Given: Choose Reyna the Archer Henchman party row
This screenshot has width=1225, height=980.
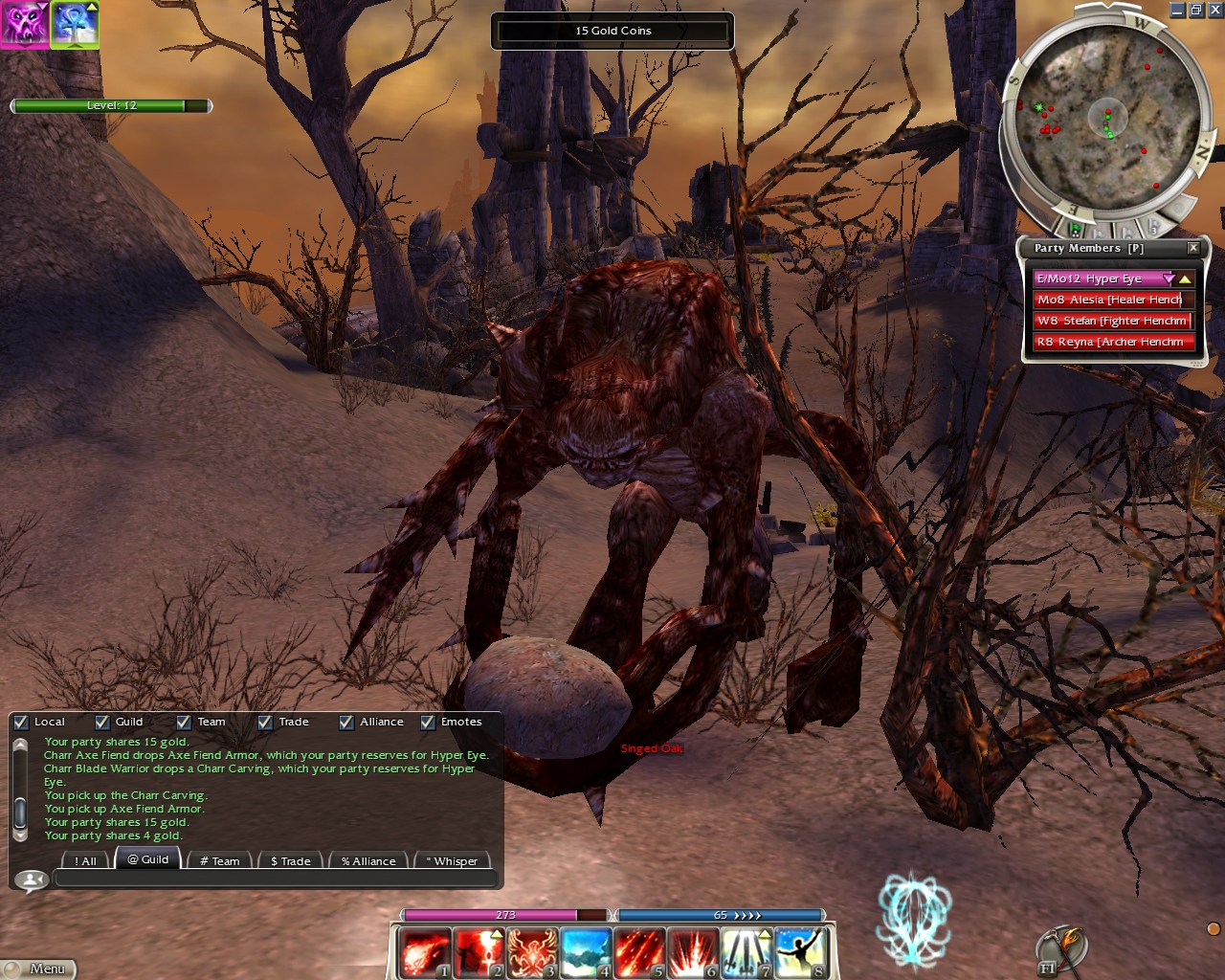Looking at the screenshot, I should pos(1112,342).
